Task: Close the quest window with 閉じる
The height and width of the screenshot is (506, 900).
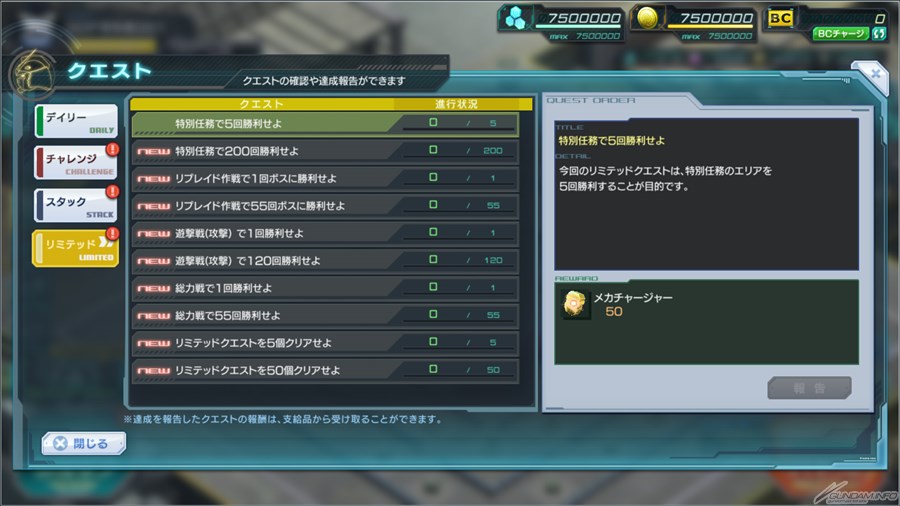Action: click(84, 443)
